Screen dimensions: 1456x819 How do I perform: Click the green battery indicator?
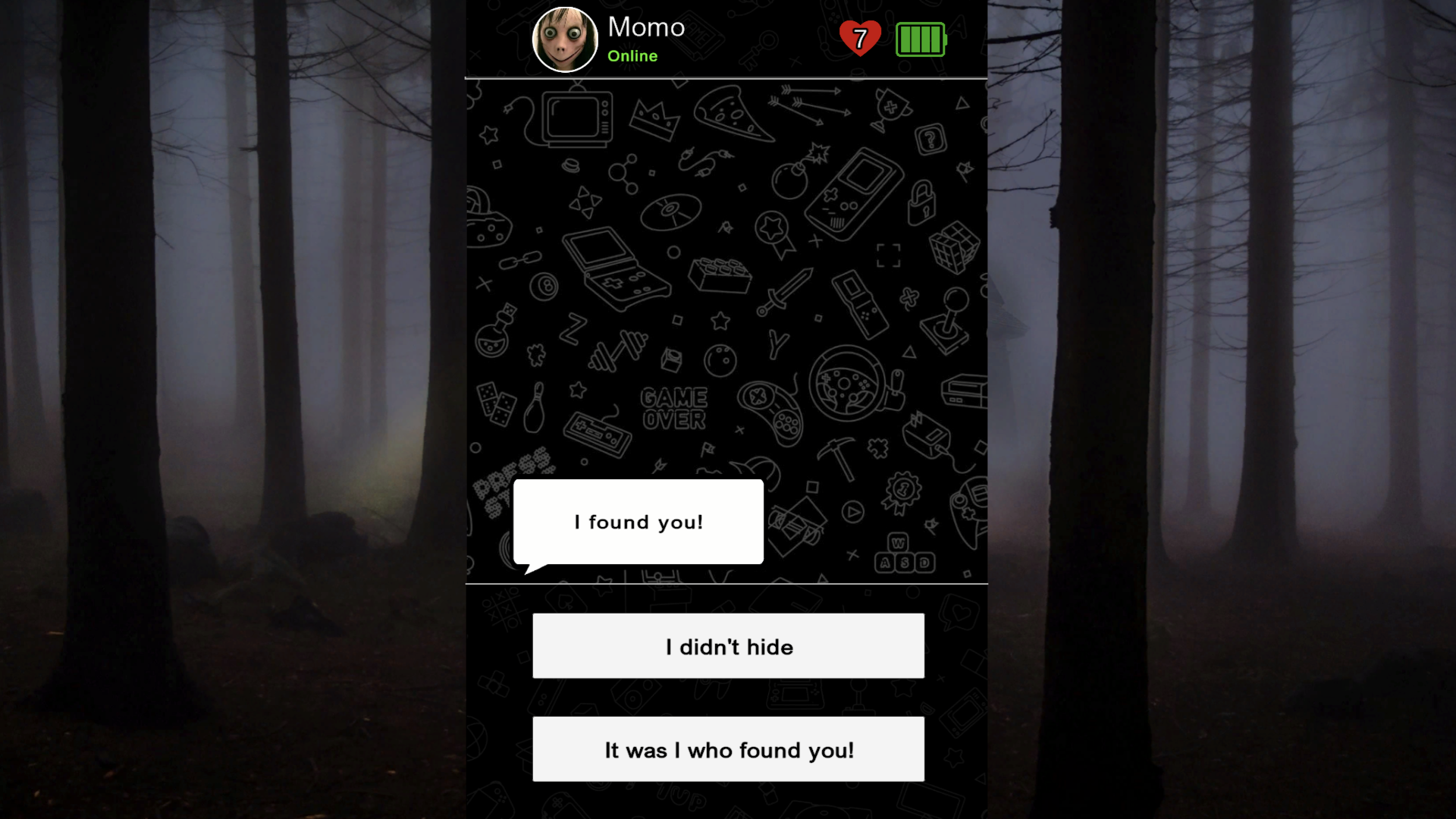pos(920,39)
